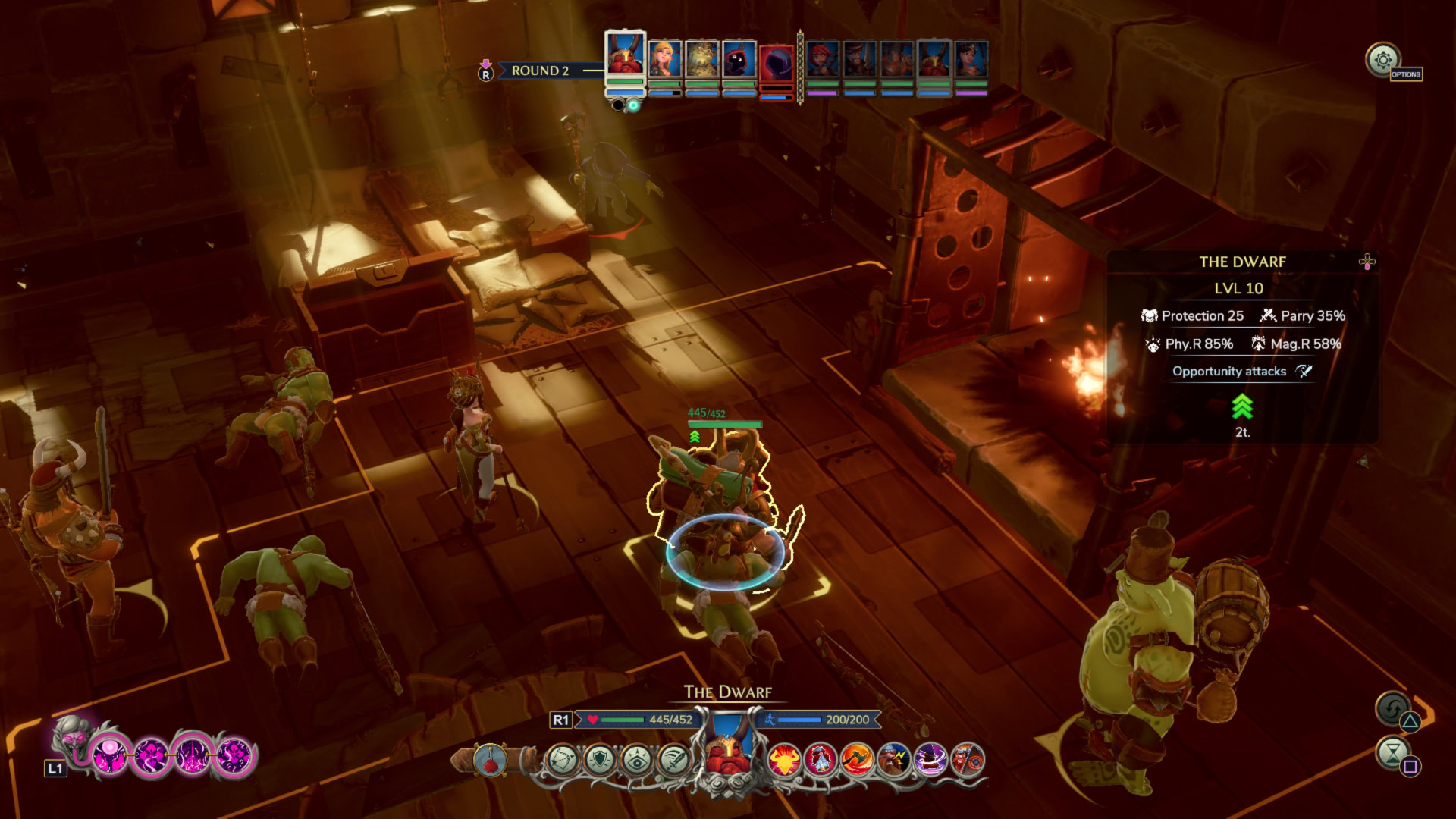Use the flaming axe throw ability
The image size is (1456, 819).
(858, 759)
